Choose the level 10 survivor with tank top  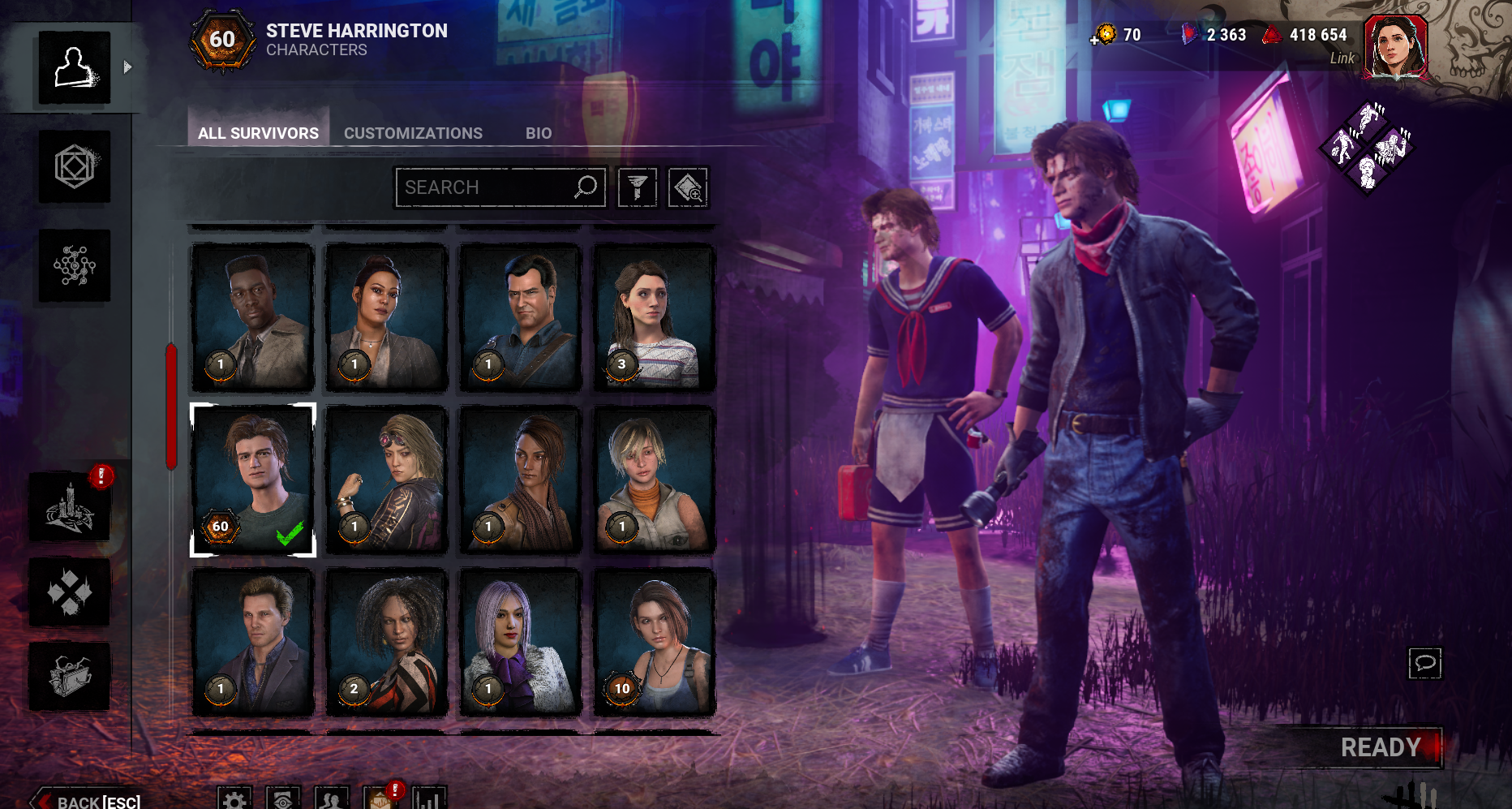pyautogui.click(x=654, y=643)
